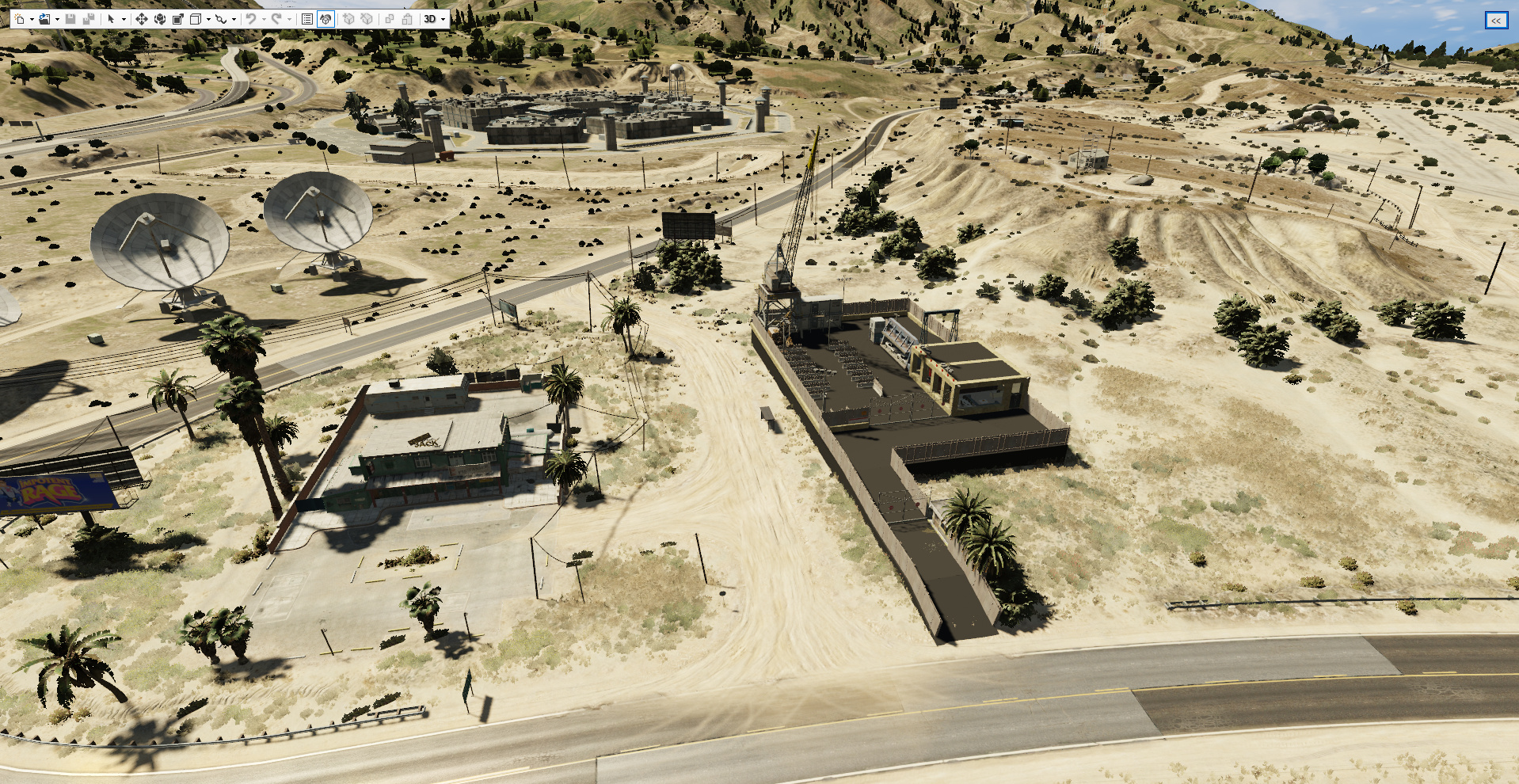Create a new project file

coord(20,20)
